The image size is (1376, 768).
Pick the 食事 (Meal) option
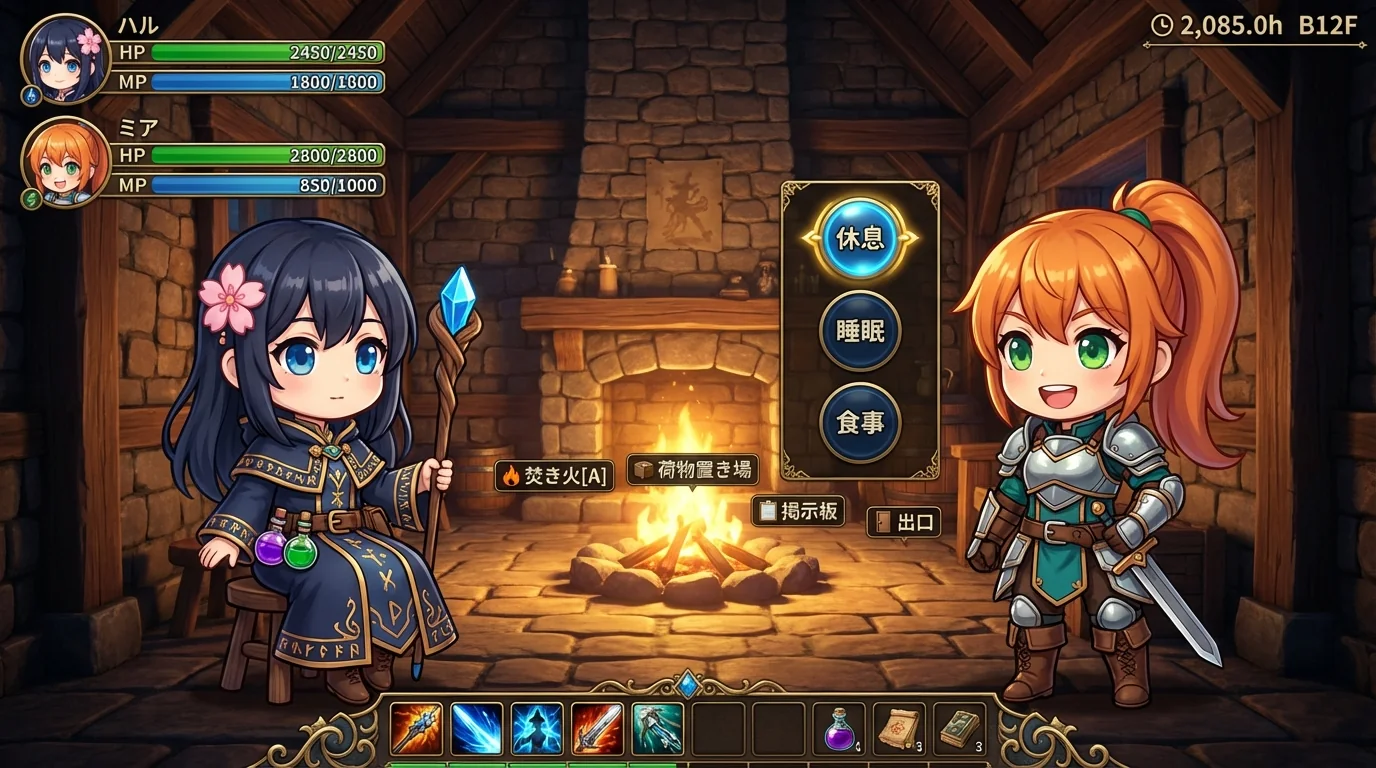pyautogui.click(x=860, y=422)
